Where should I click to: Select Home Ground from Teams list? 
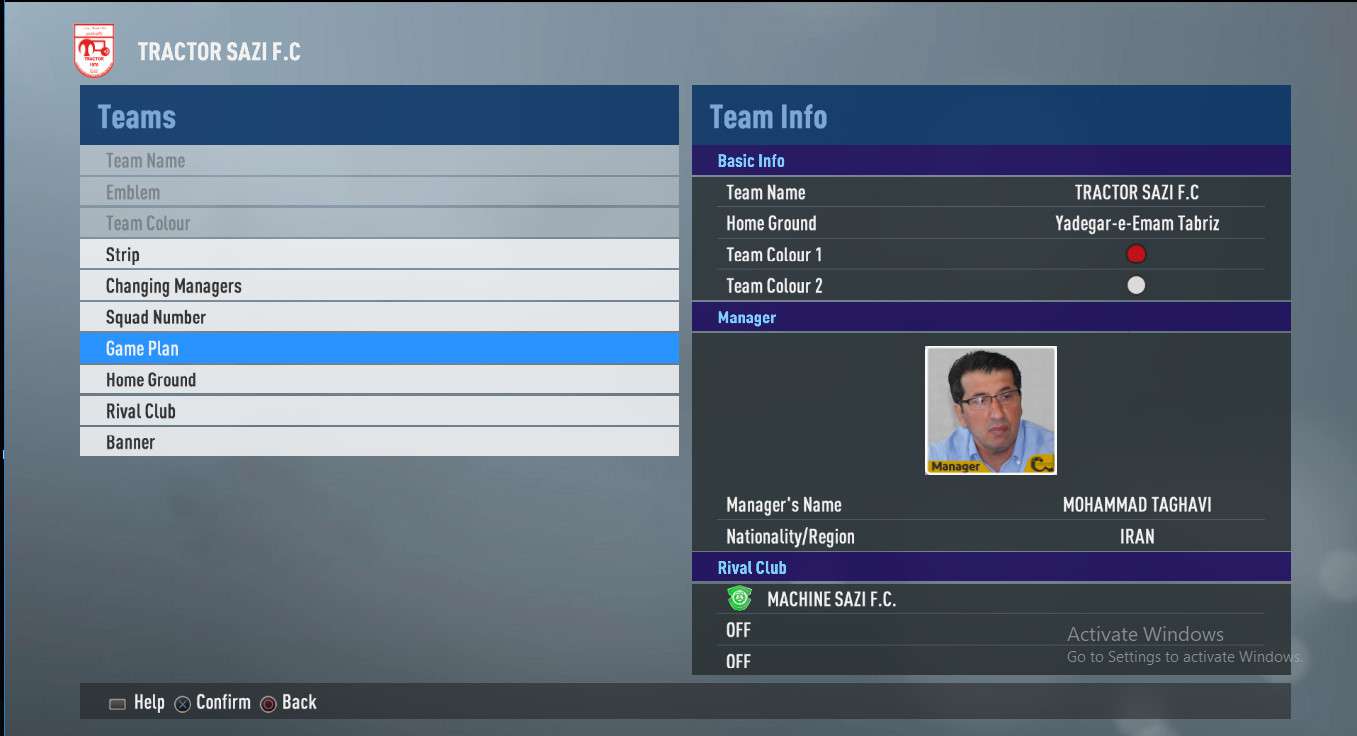point(379,380)
